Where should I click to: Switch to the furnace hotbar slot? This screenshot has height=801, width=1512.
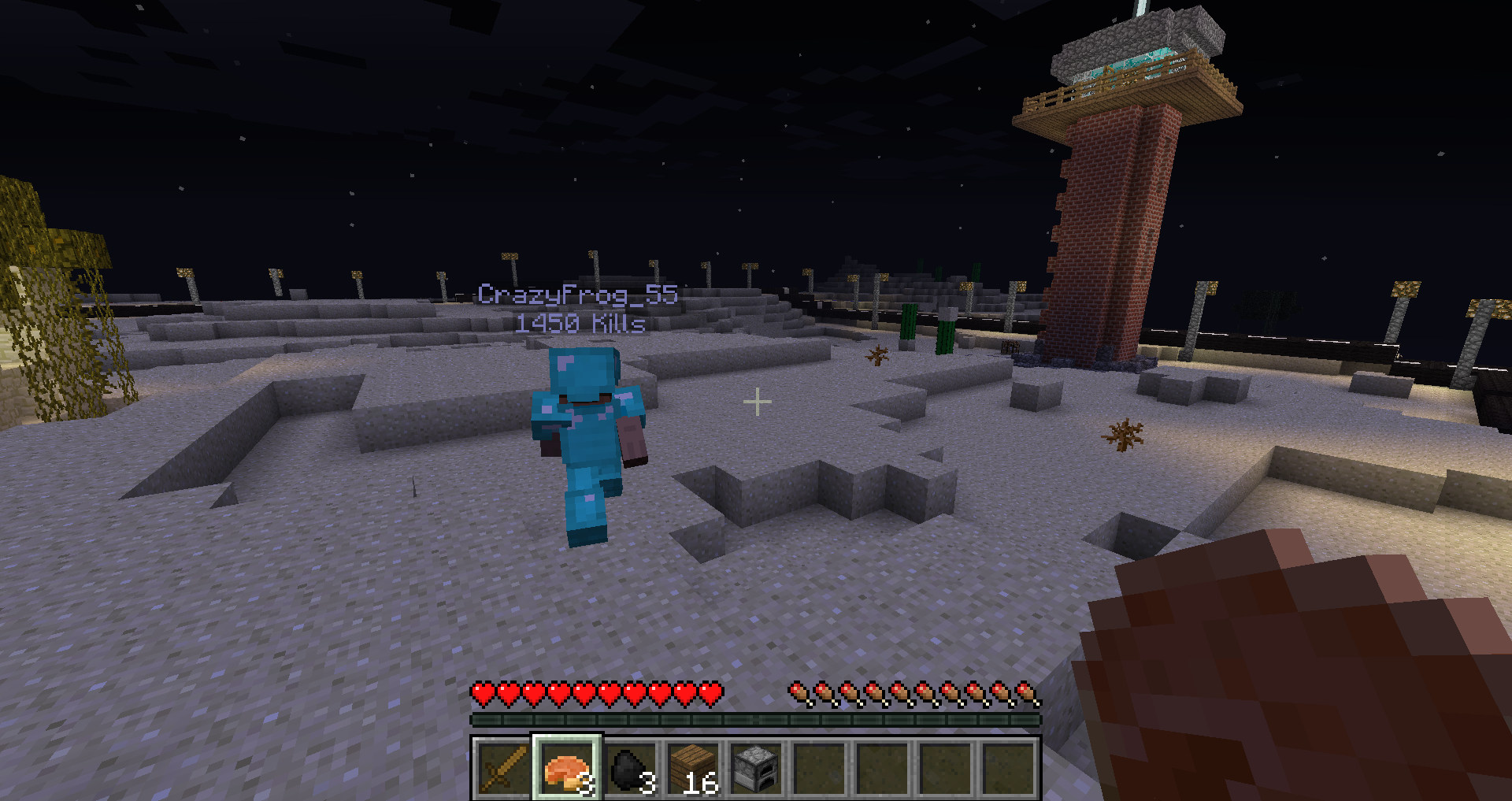point(756,768)
